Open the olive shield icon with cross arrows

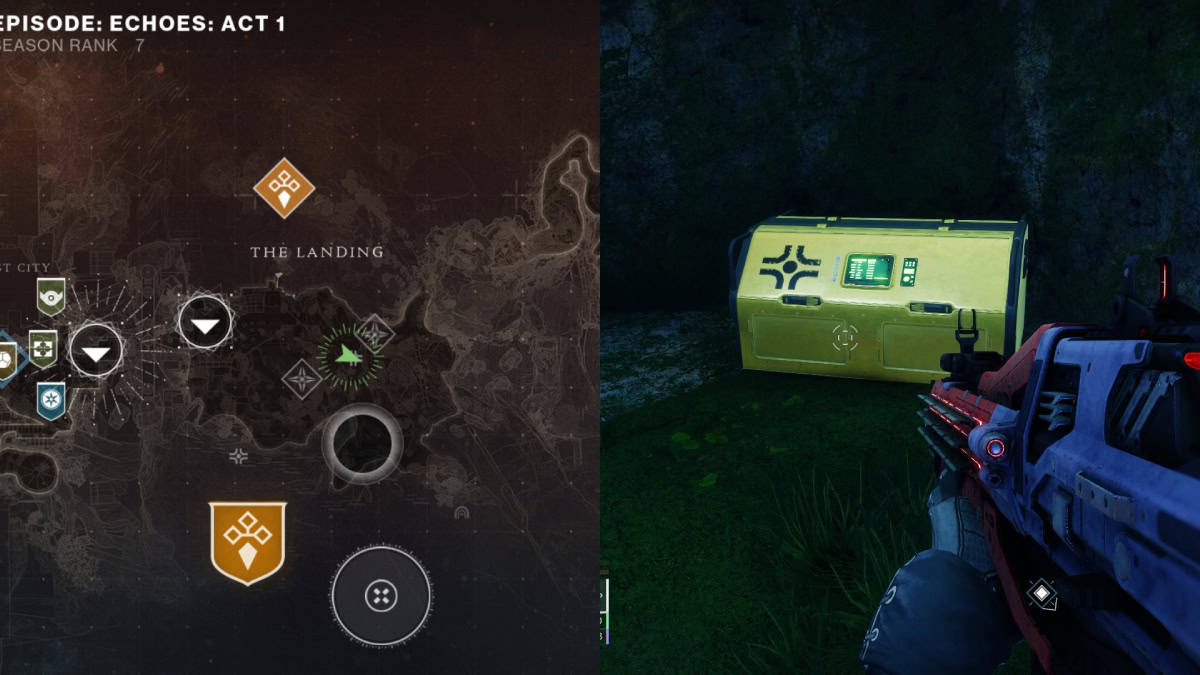(43, 348)
